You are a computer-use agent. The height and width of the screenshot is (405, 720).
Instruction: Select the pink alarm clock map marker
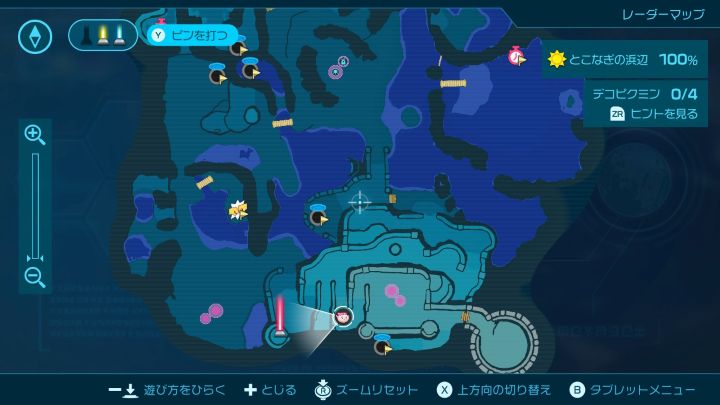pos(516,57)
